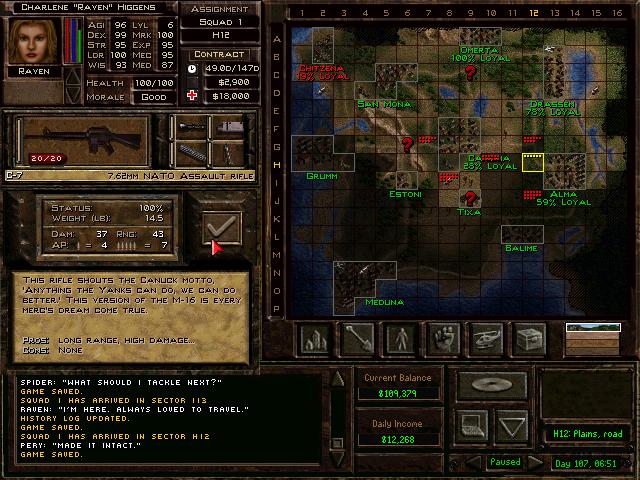Open the sector inventory chest button
Screen dimensions: 640x480
click(530, 338)
